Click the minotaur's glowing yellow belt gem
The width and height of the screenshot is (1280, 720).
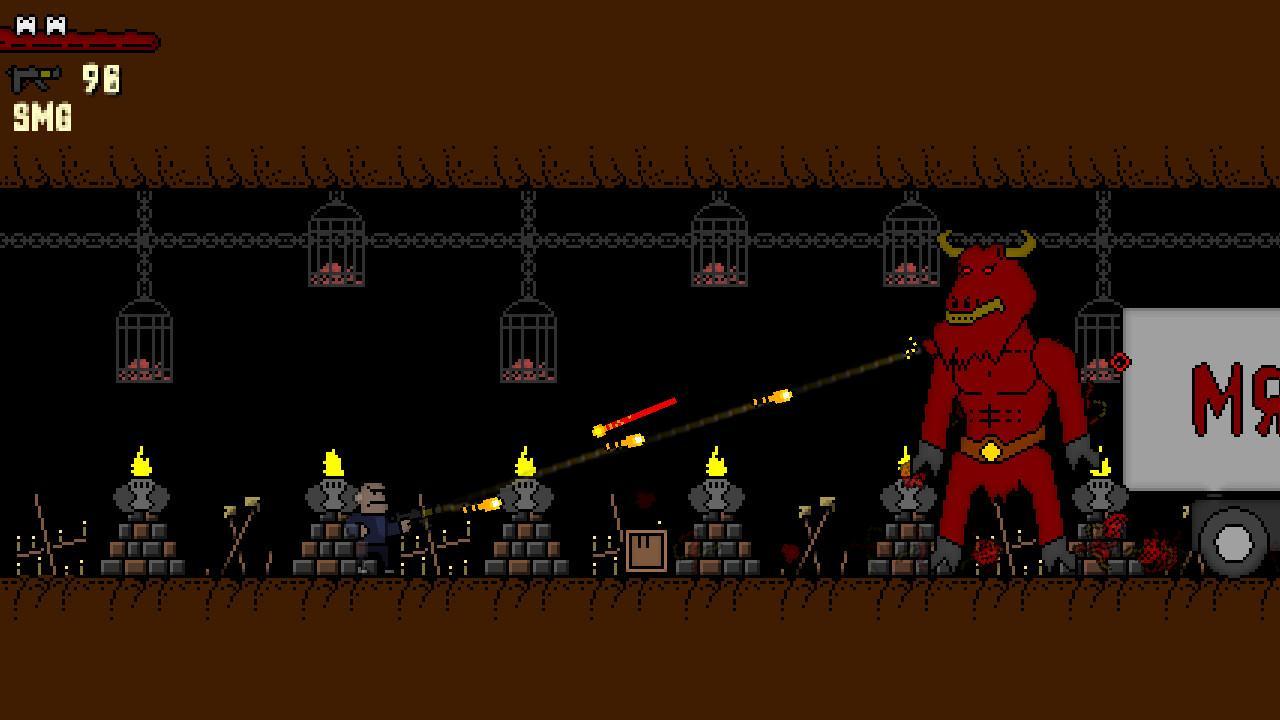pos(990,448)
